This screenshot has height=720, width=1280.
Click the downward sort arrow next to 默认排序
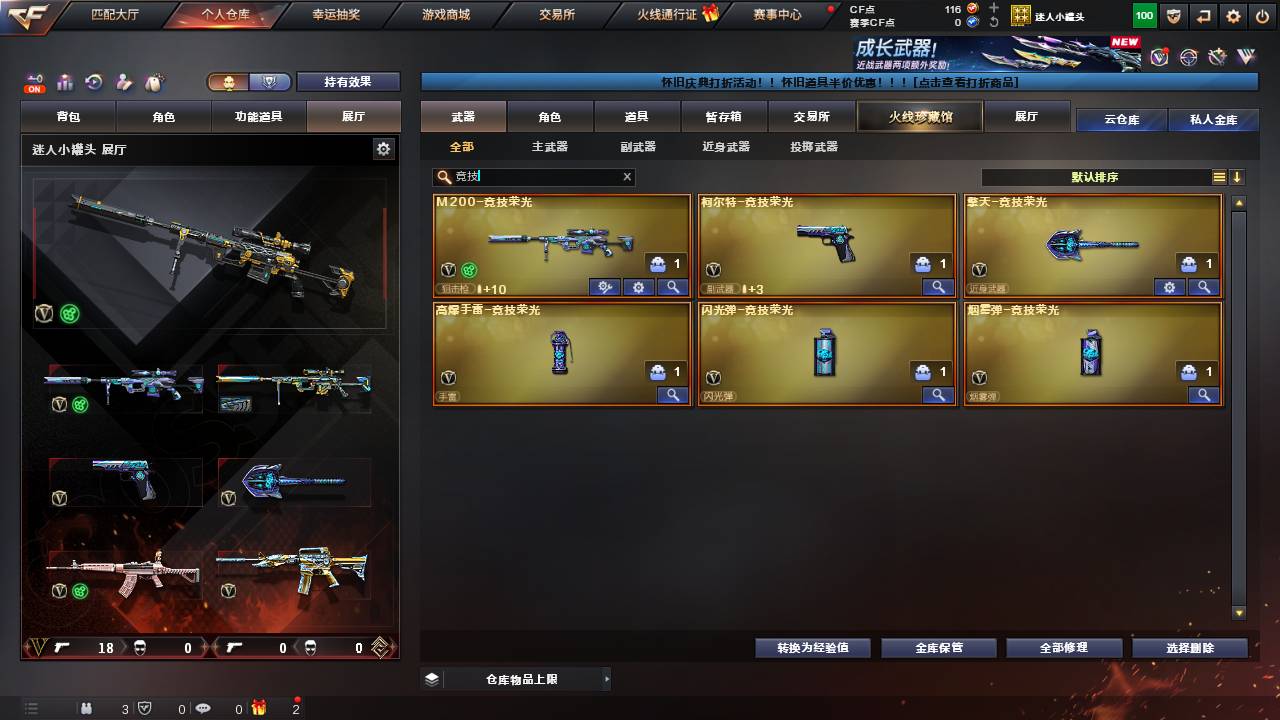tap(1238, 176)
